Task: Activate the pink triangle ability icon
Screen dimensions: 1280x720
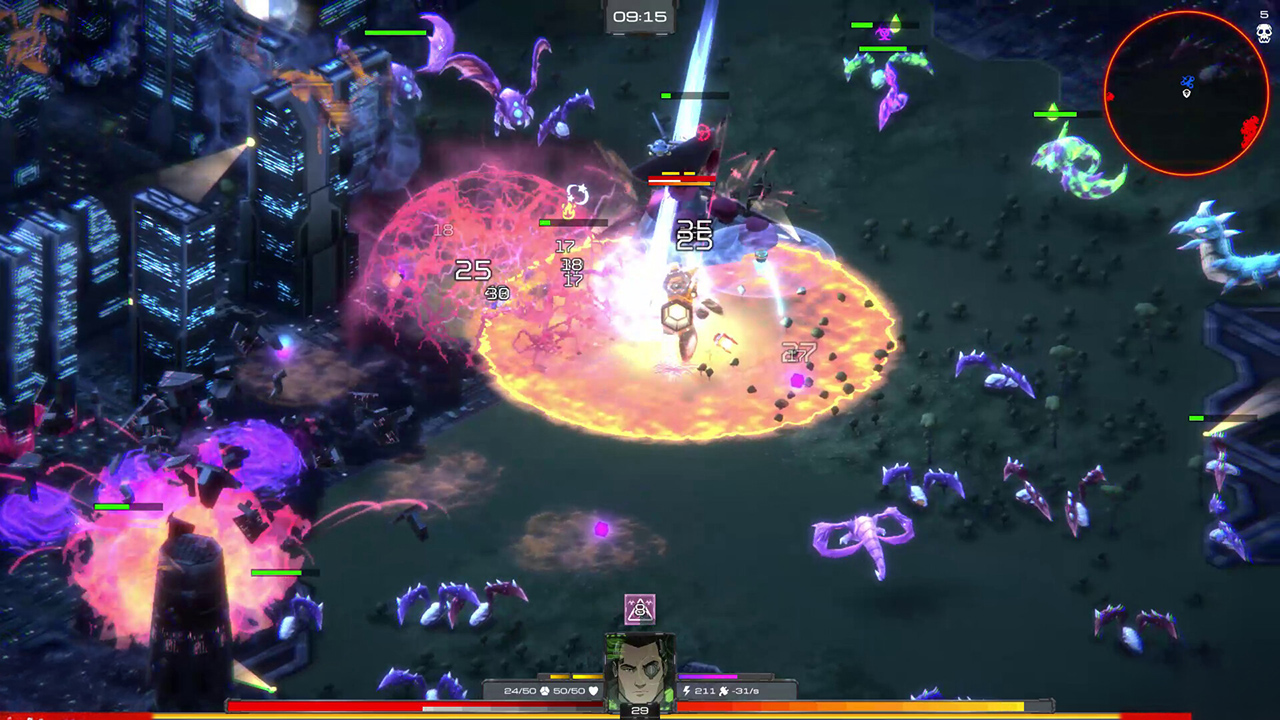Action: click(x=640, y=608)
